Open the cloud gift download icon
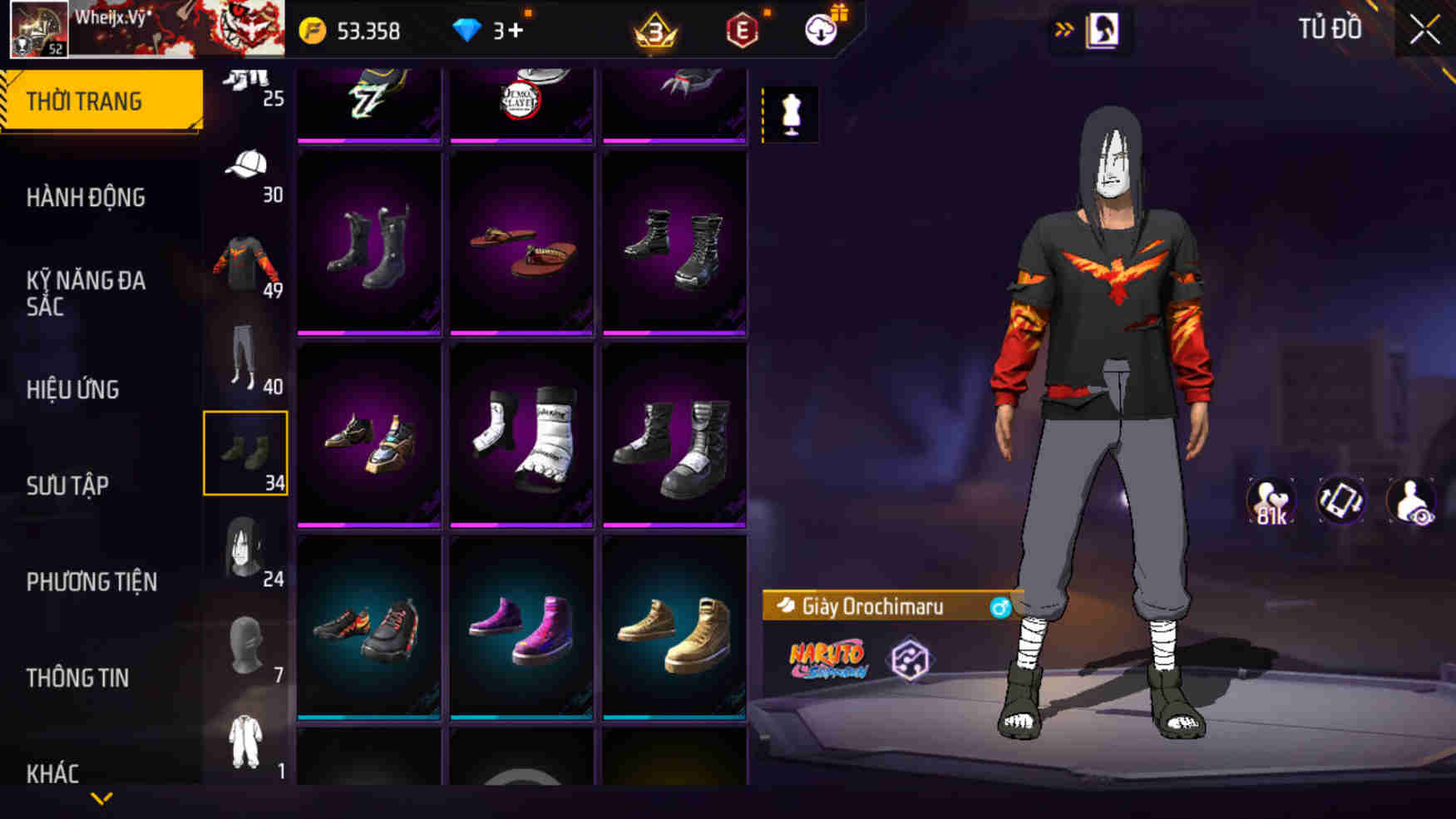Image resolution: width=1456 pixels, height=819 pixels. coord(818,31)
